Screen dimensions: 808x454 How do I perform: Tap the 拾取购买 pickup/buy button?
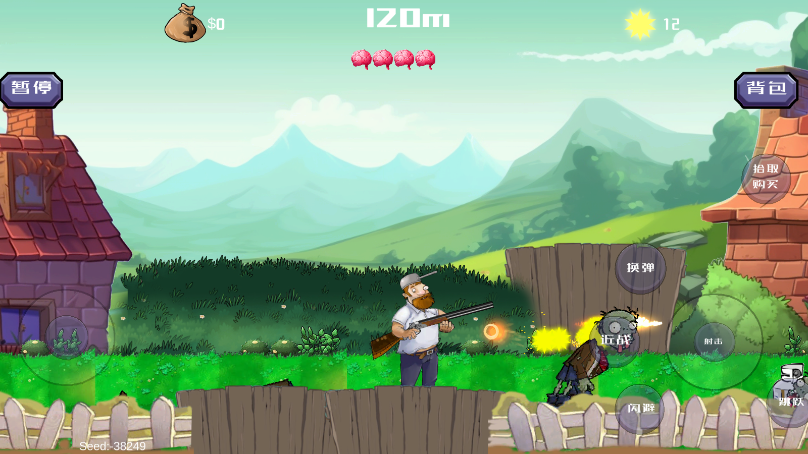(765, 177)
